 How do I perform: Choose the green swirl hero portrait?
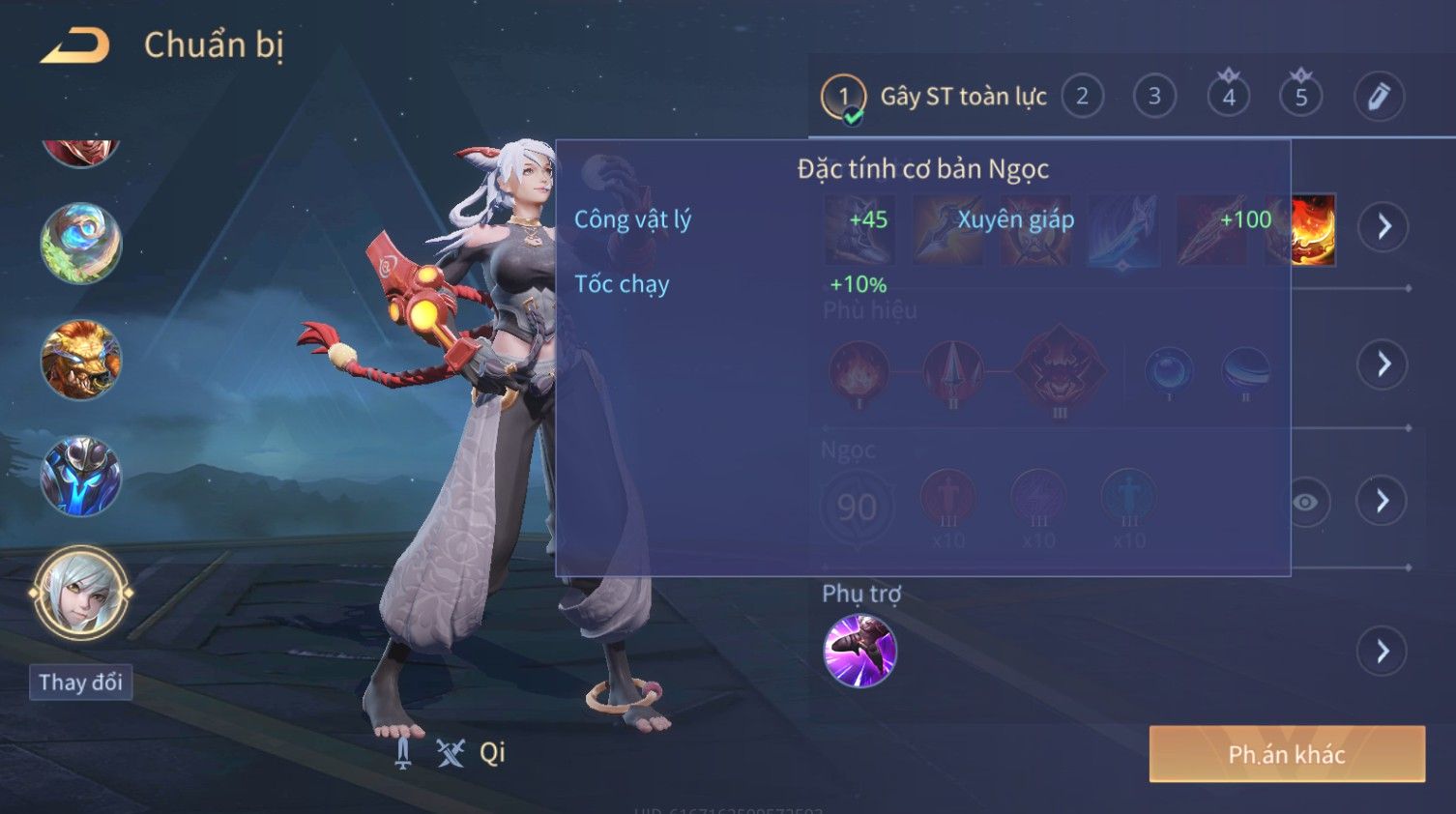80,243
